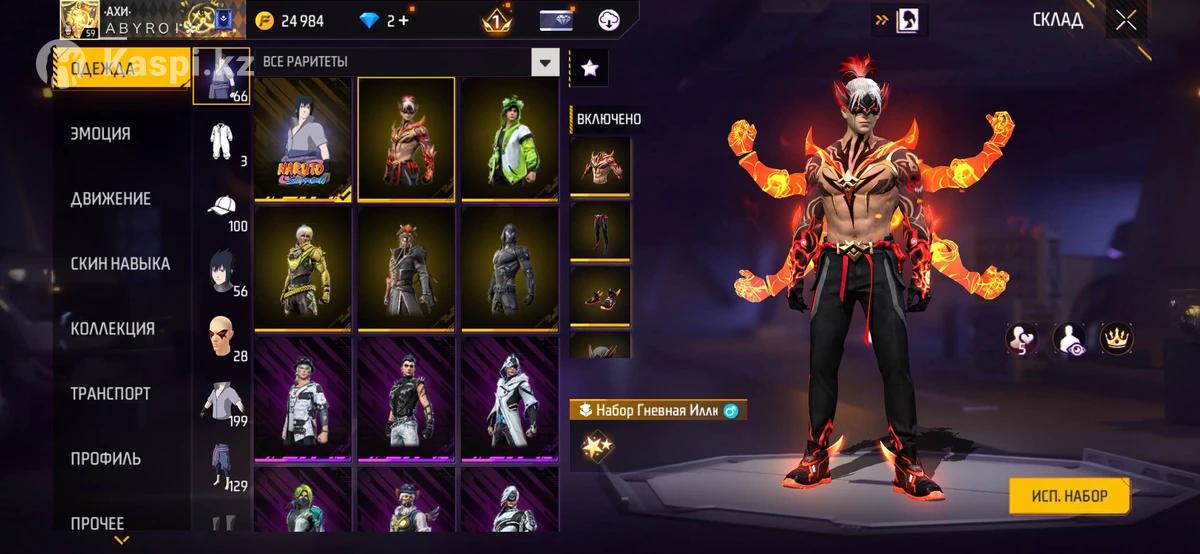Select the equipped red sneakers slot
This screenshot has width=1200, height=554.
(x=600, y=296)
